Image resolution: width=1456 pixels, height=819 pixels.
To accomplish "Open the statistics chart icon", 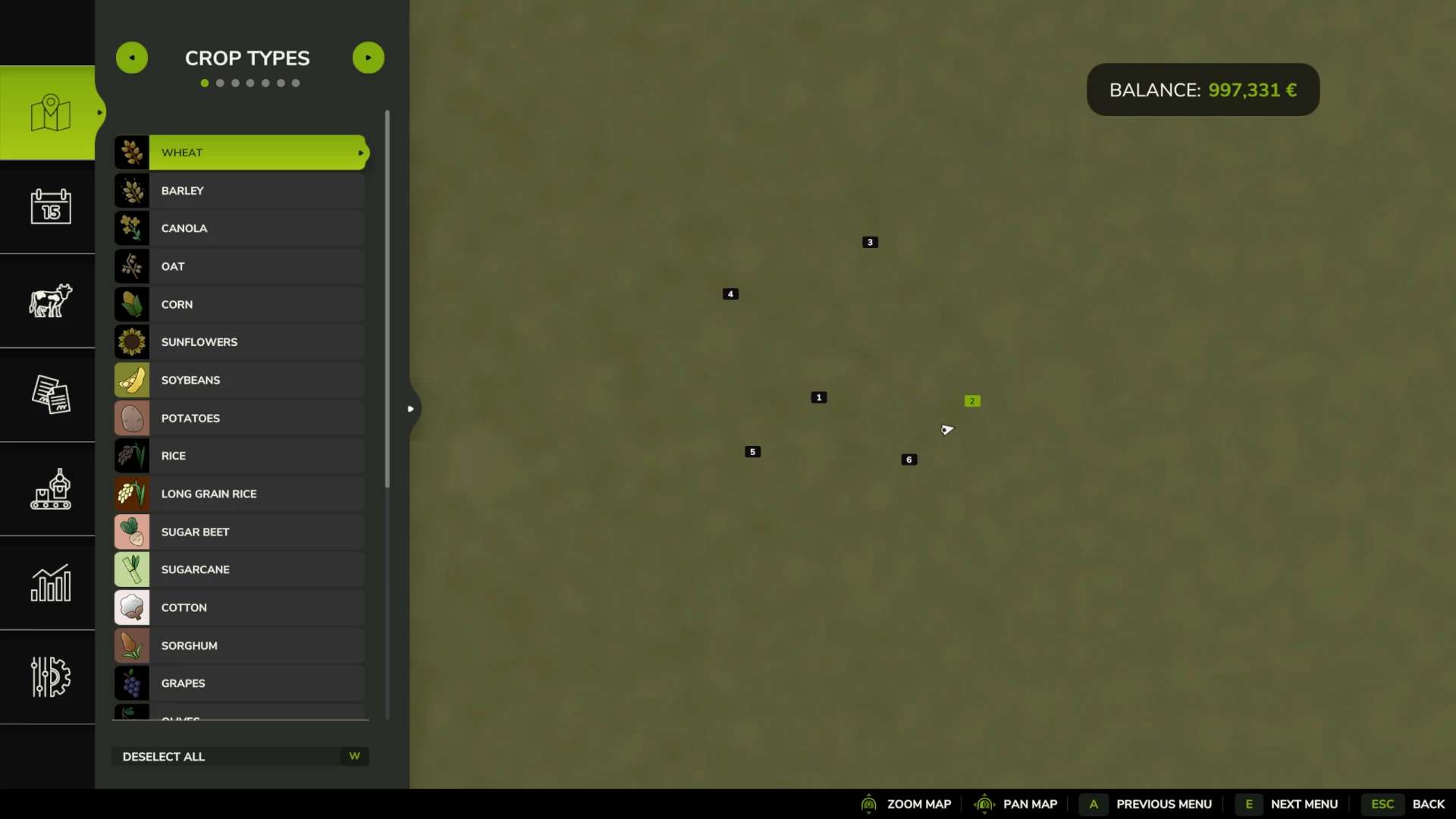I will (49, 584).
